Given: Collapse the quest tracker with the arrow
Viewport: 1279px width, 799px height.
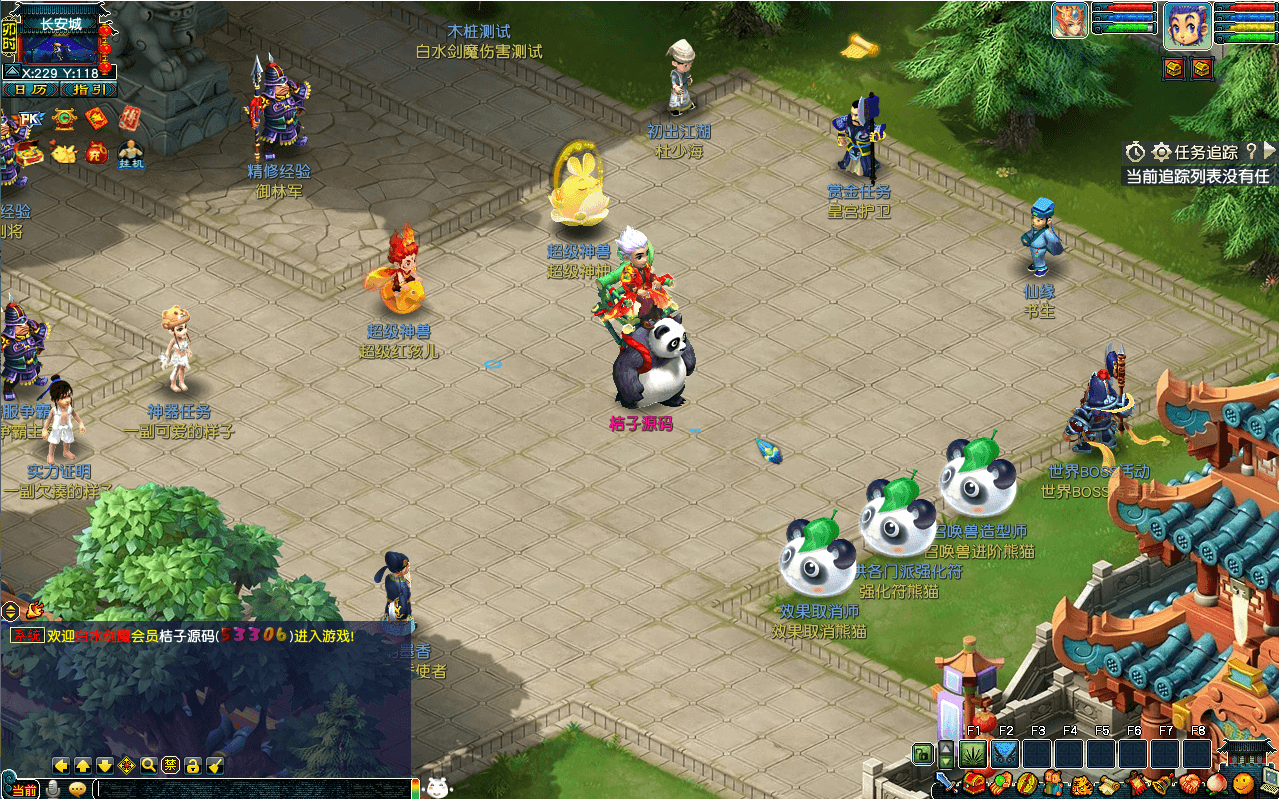Looking at the screenshot, I should tap(1270, 151).
